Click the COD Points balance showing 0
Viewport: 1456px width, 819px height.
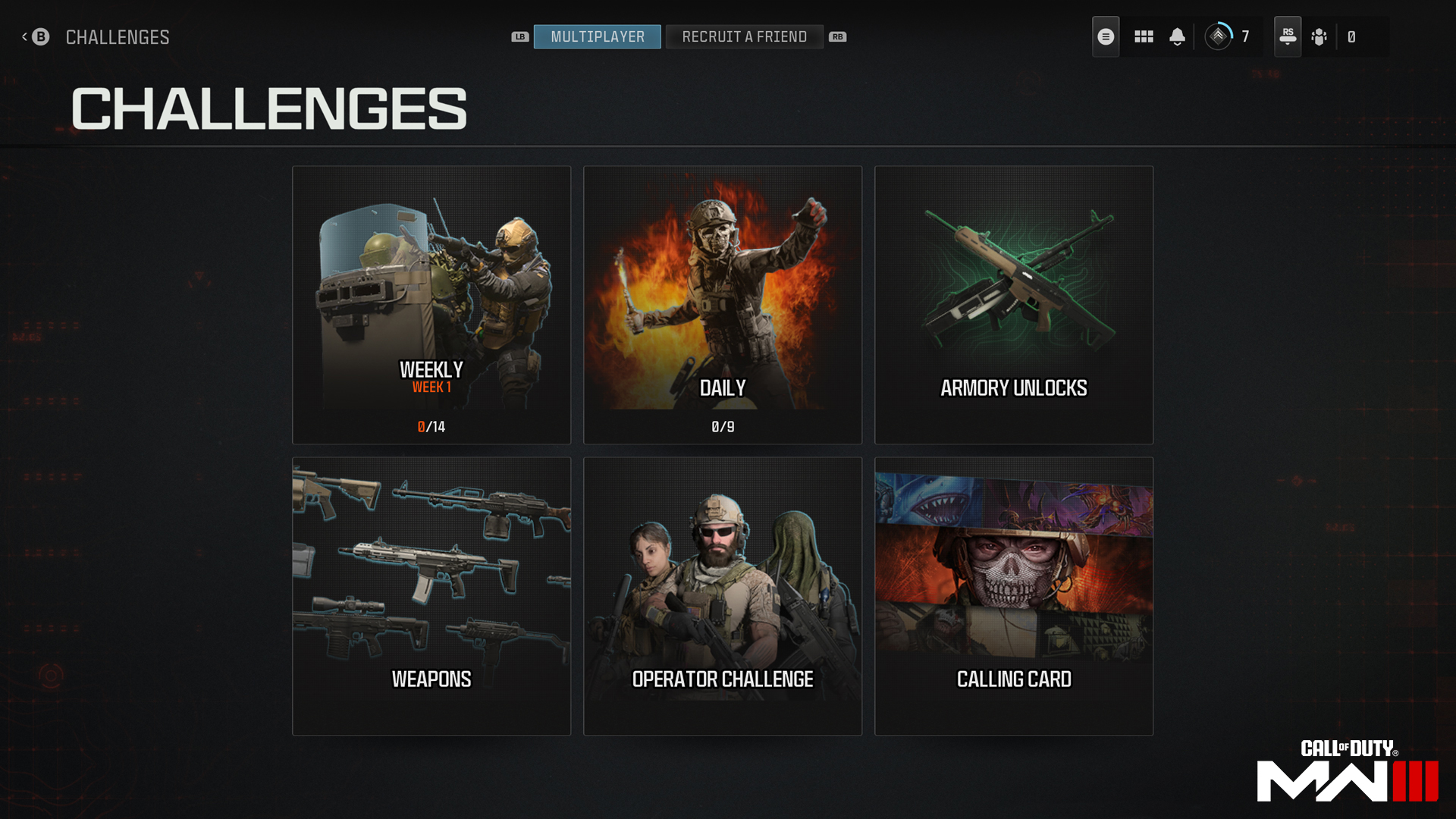[1352, 36]
